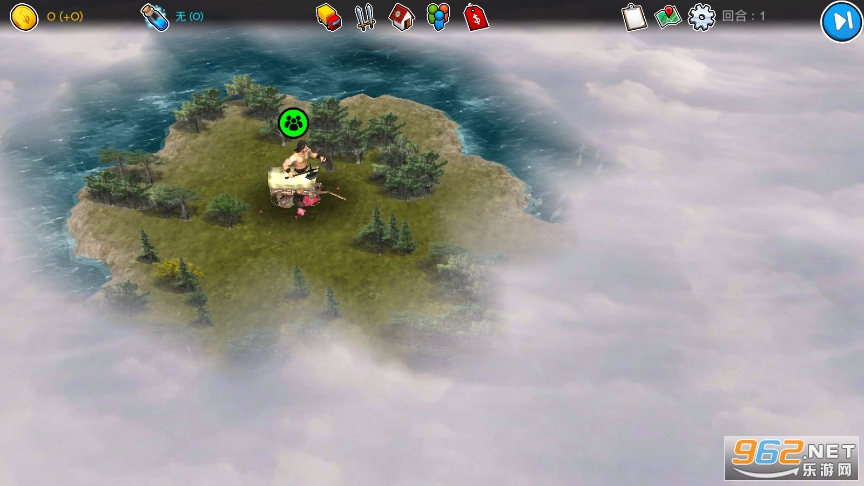Show the world map icon with red pin
The image size is (864, 486).
(x=668, y=17)
